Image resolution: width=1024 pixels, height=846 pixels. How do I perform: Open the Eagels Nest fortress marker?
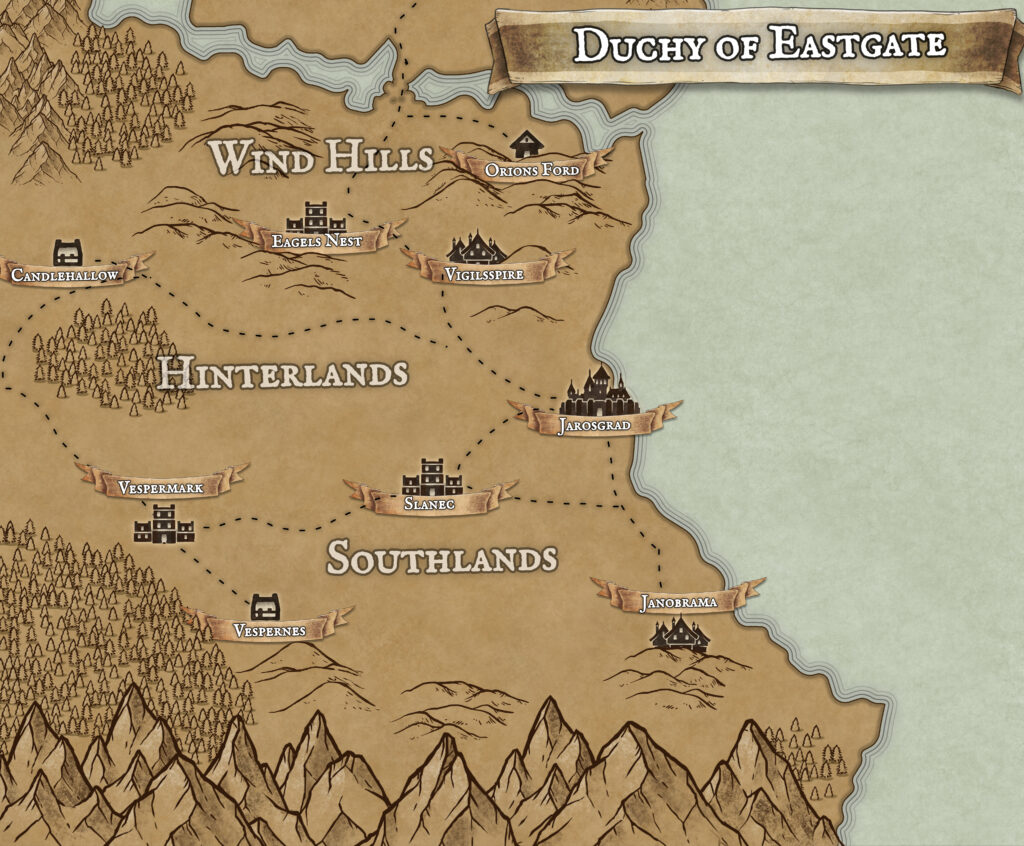pyautogui.click(x=315, y=217)
